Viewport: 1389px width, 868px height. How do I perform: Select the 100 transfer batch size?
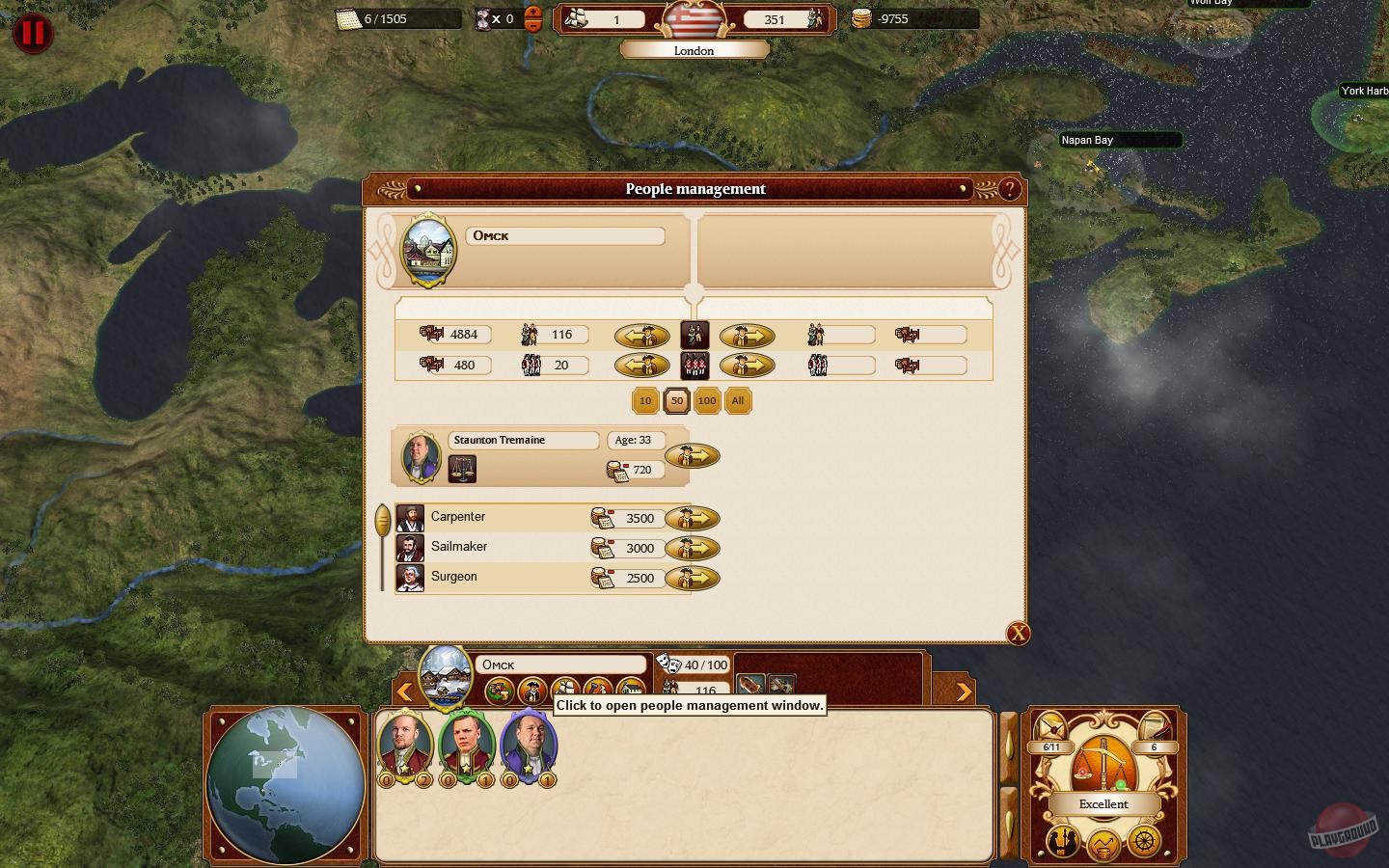[x=707, y=401]
